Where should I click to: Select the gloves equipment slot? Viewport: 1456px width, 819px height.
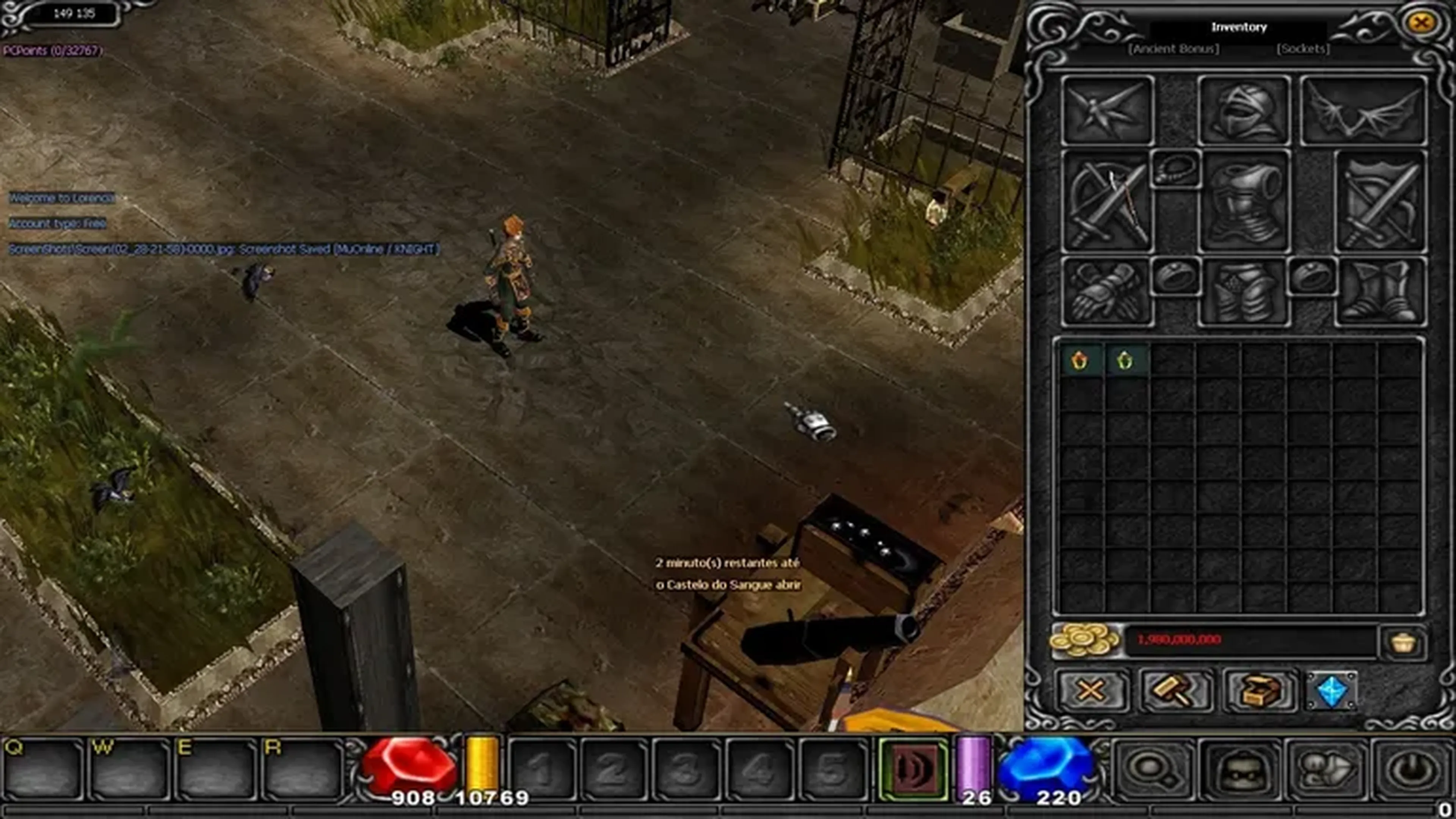(1106, 292)
